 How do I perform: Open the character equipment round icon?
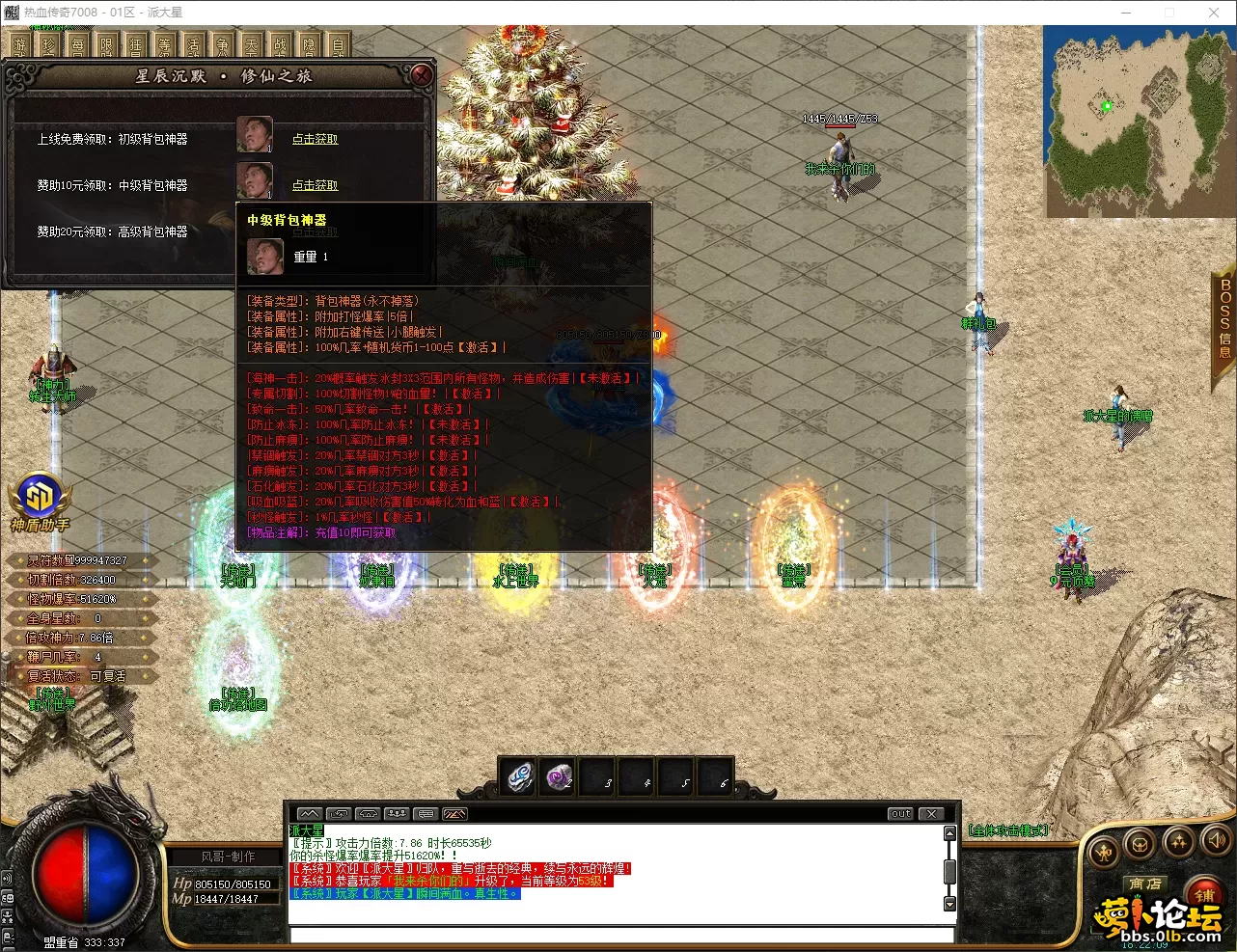[1103, 852]
